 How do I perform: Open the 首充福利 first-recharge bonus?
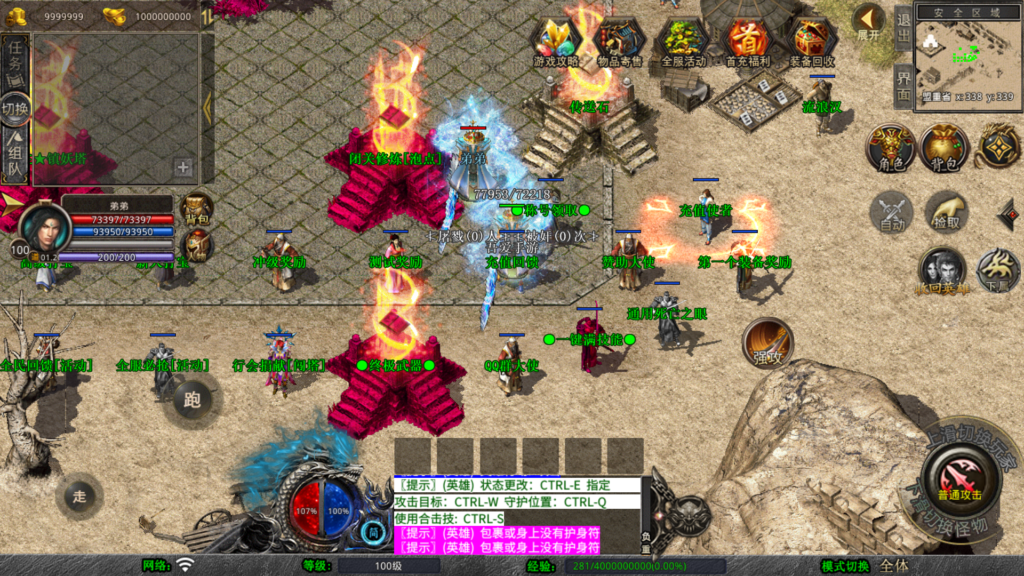click(746, 40)
